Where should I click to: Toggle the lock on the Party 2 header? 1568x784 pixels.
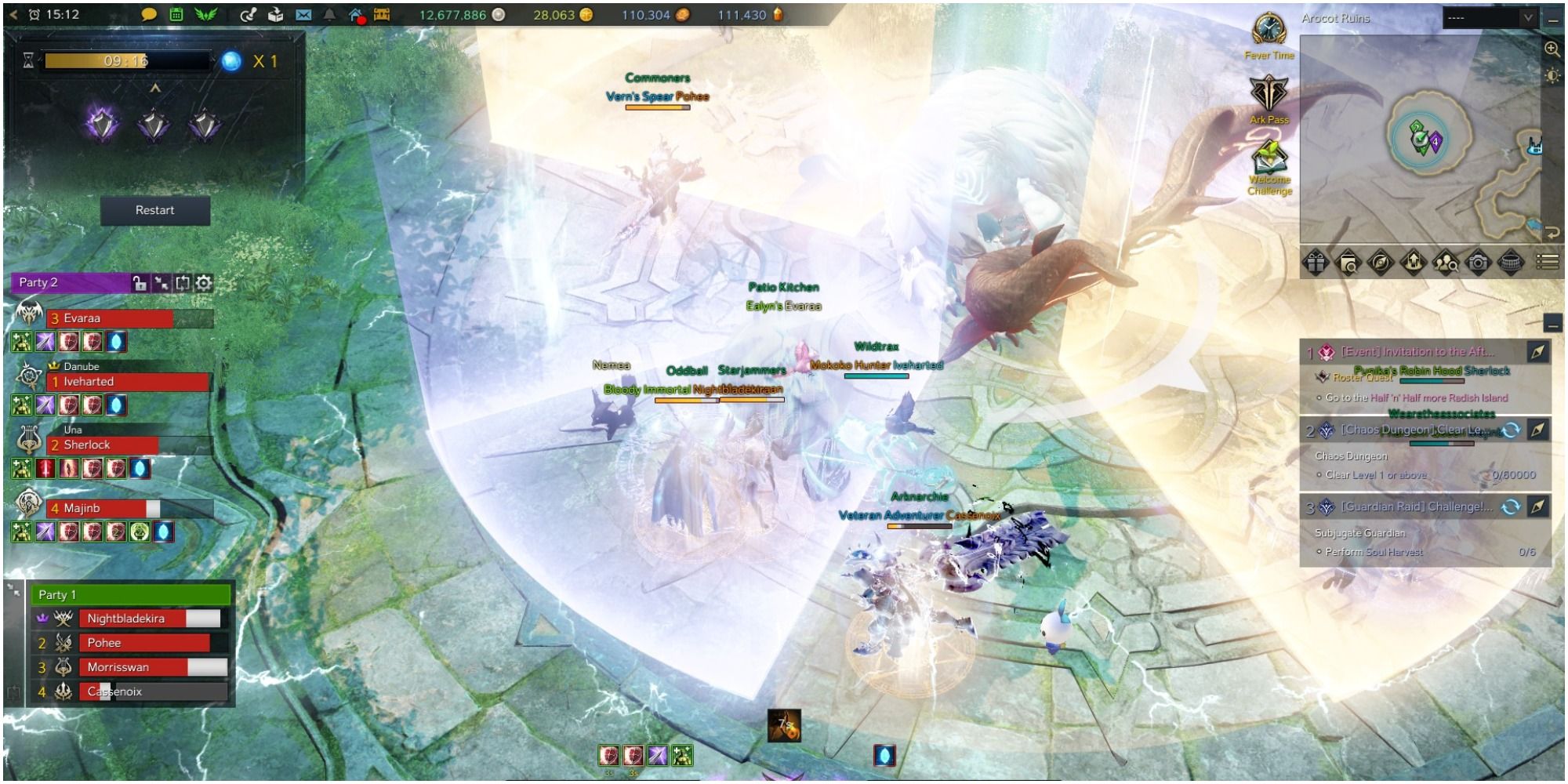click(138, 285)
